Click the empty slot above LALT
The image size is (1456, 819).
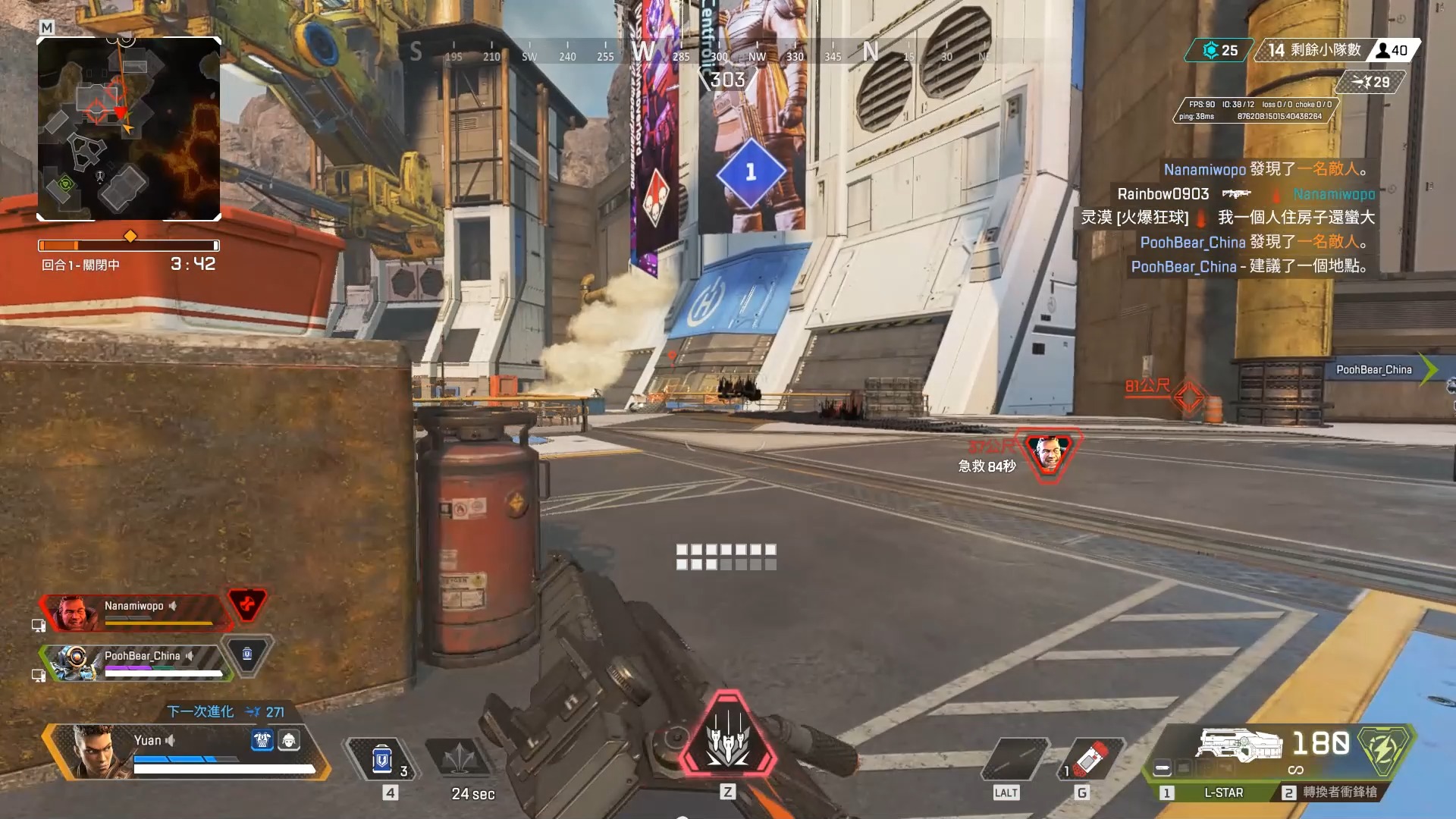click(x=1013, y=759)
